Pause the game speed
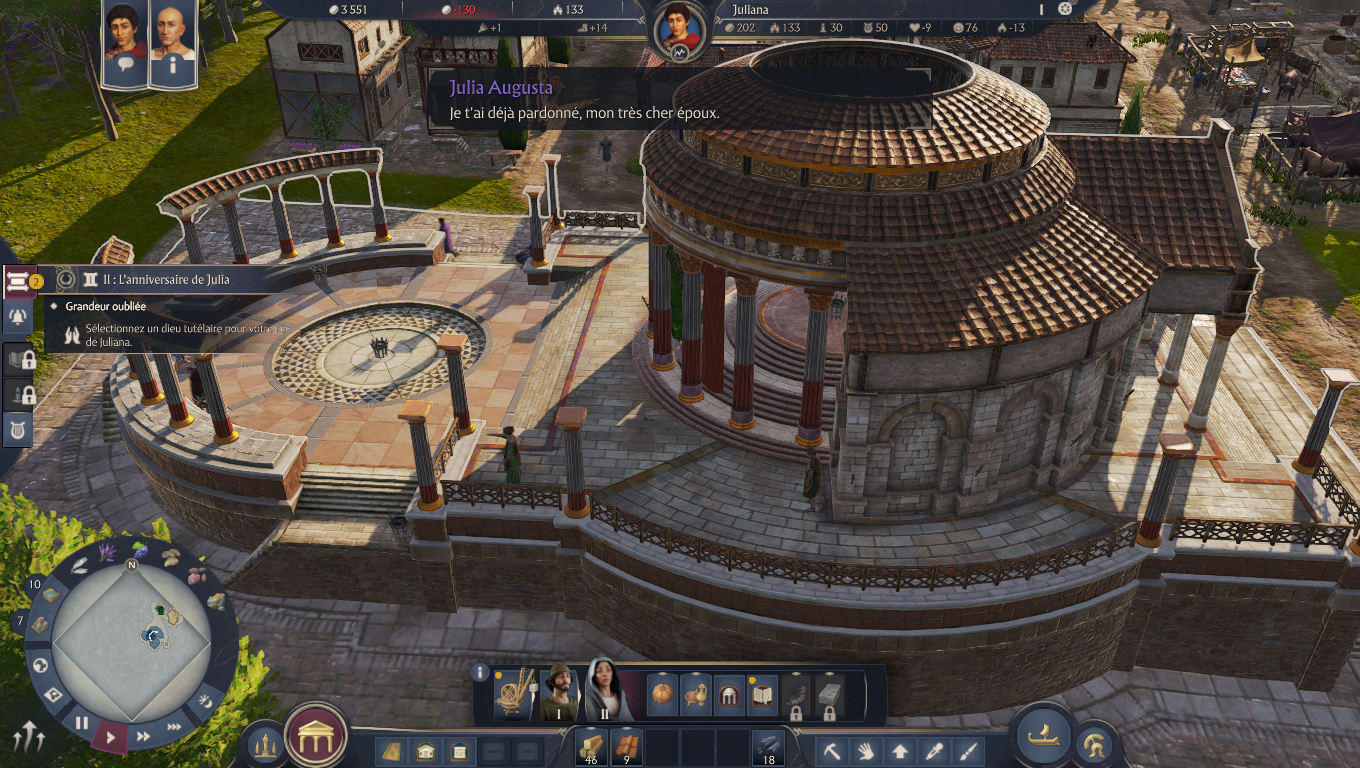1360x768 pixels. pos(82,722)
